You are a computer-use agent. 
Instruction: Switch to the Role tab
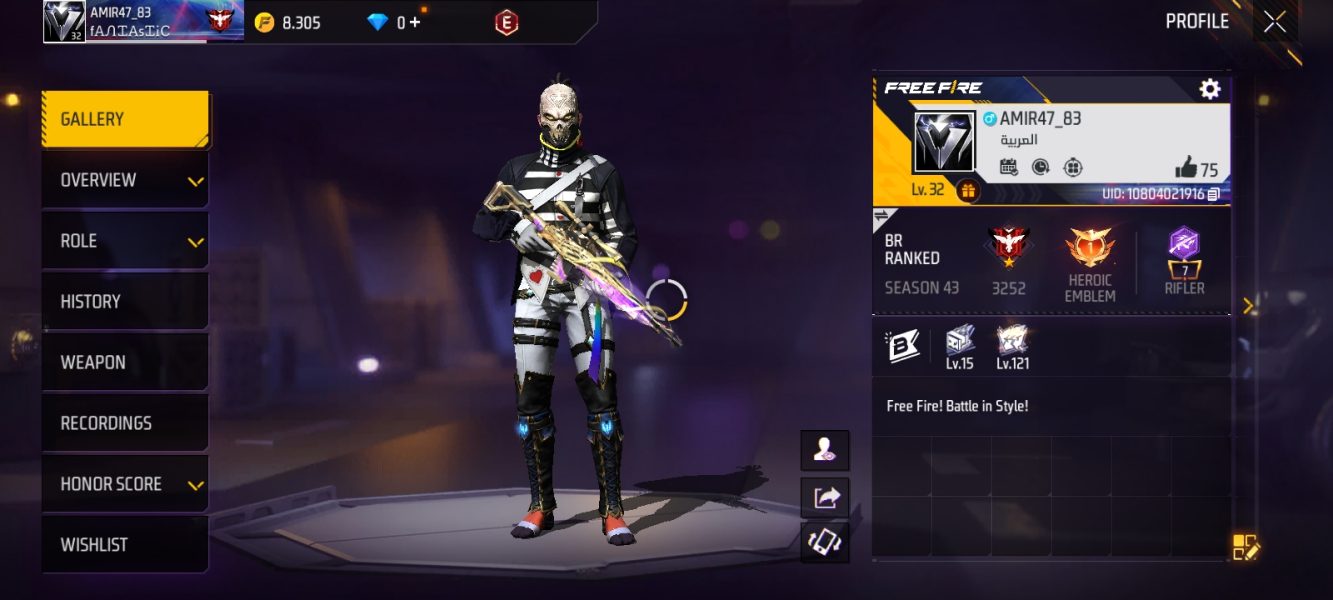click(x=125, y=242)
